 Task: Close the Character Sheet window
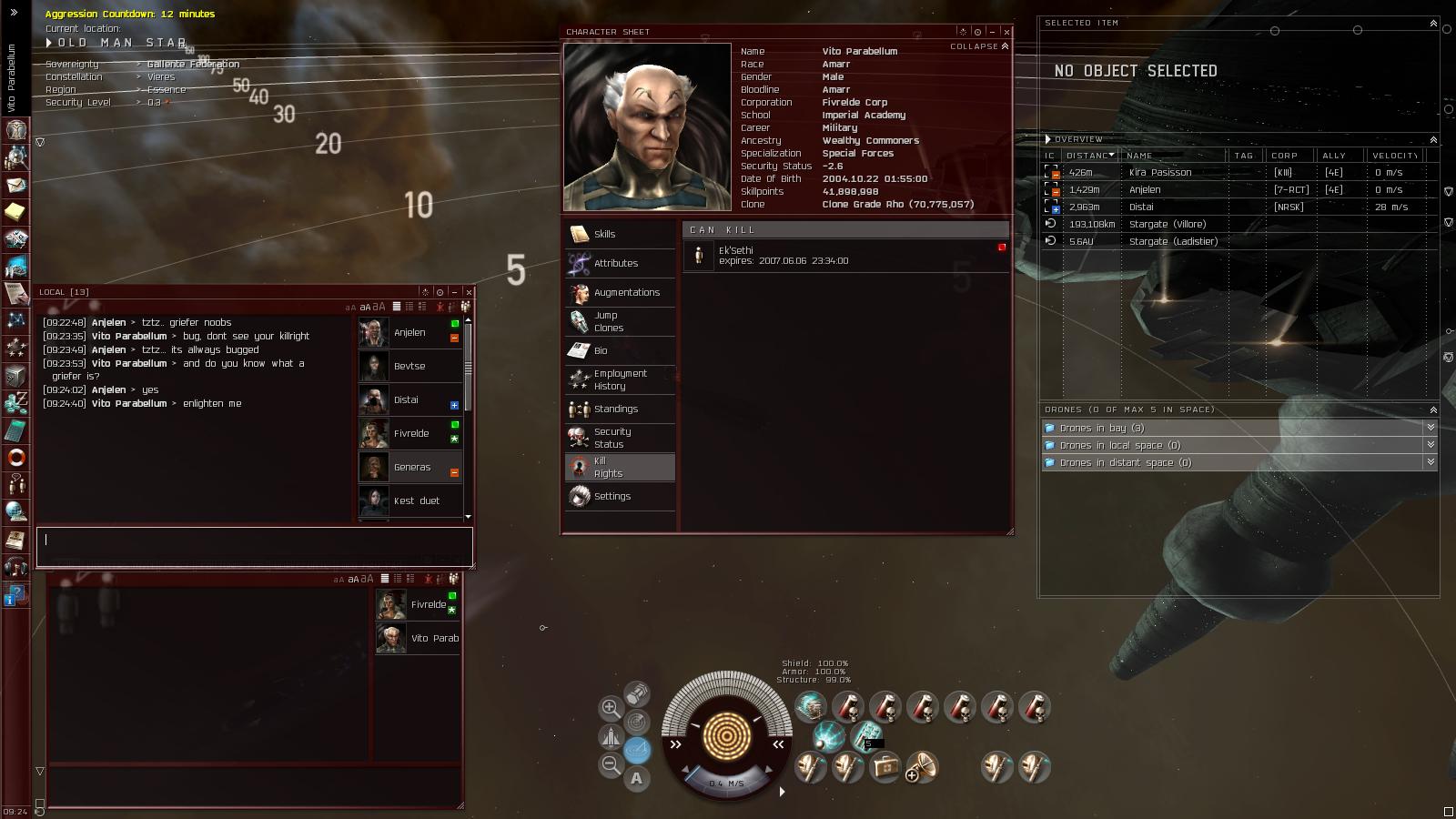pyautogui.click(x=1006, y=32)
